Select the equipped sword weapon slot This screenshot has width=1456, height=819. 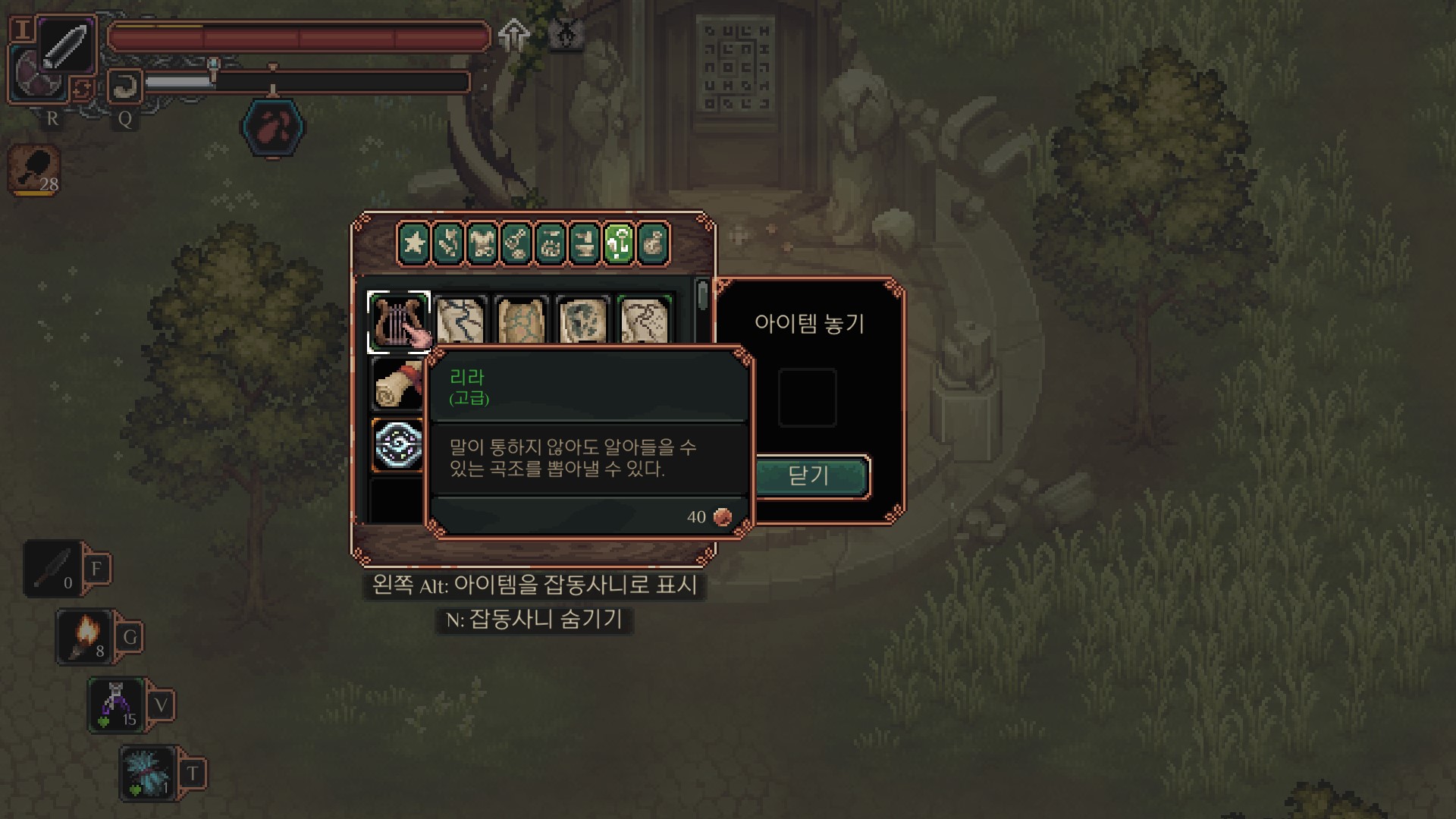click(x=65, y=45)
